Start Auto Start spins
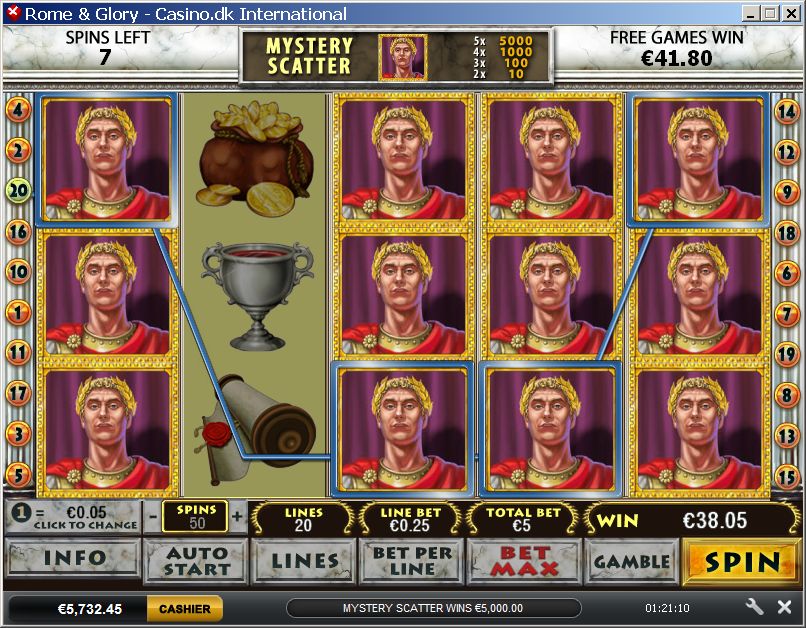 click(196, 561)
